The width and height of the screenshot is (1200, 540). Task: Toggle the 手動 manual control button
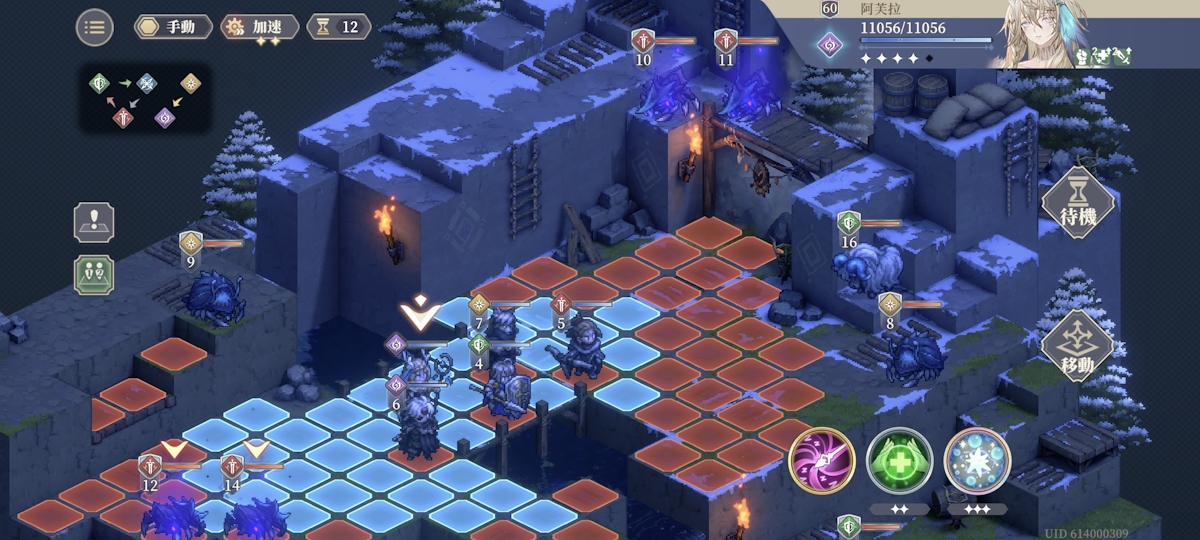[172, 27]
